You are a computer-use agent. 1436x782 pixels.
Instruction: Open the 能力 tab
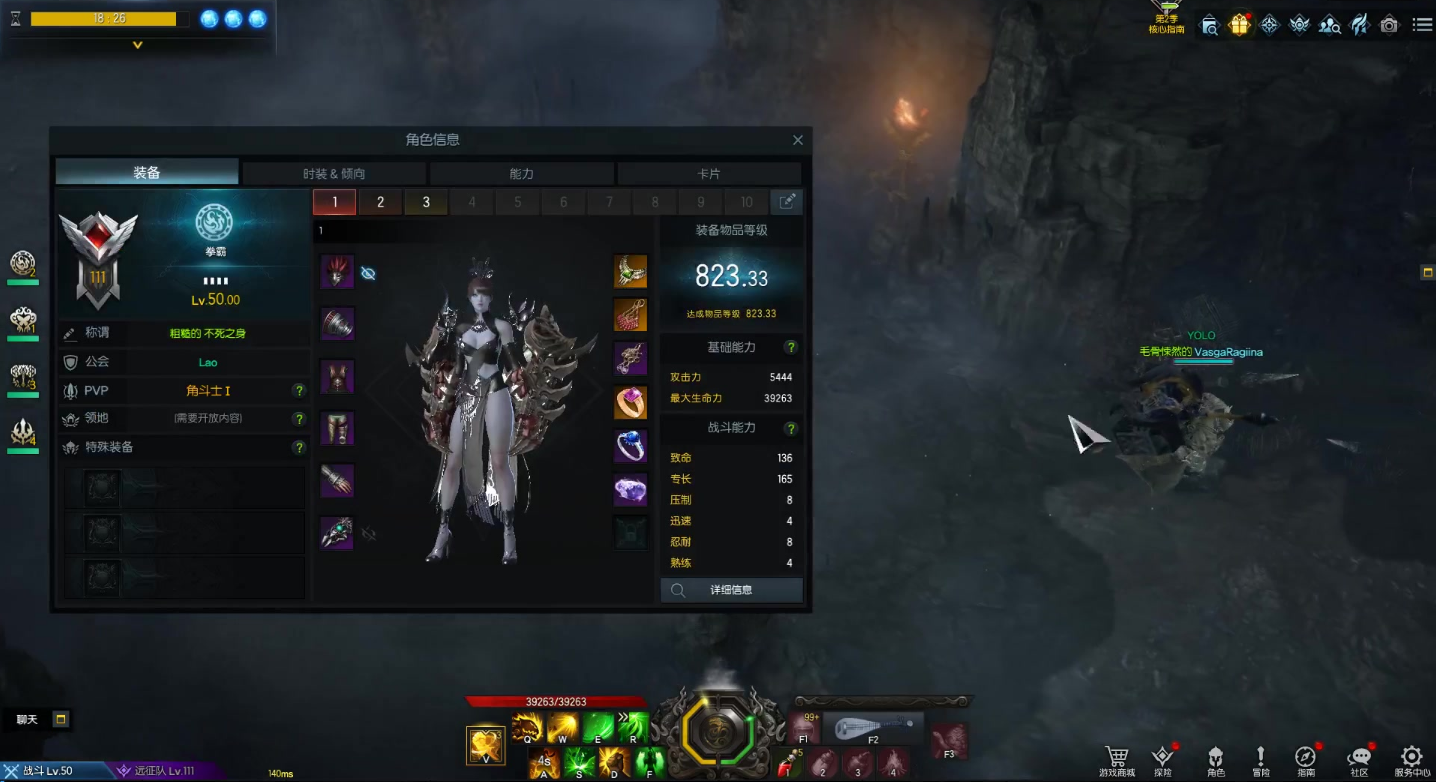pyautogui.click(x=521, y=174)
